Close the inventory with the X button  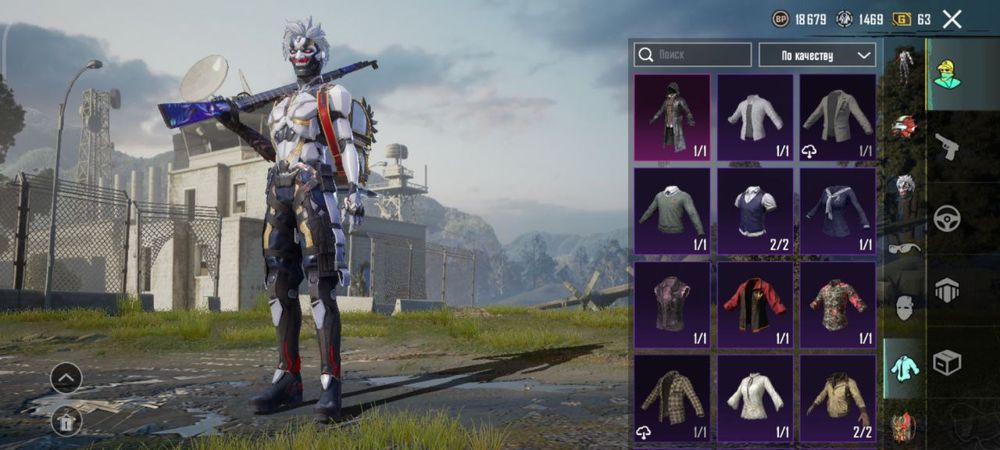click(x=952, y=19)
